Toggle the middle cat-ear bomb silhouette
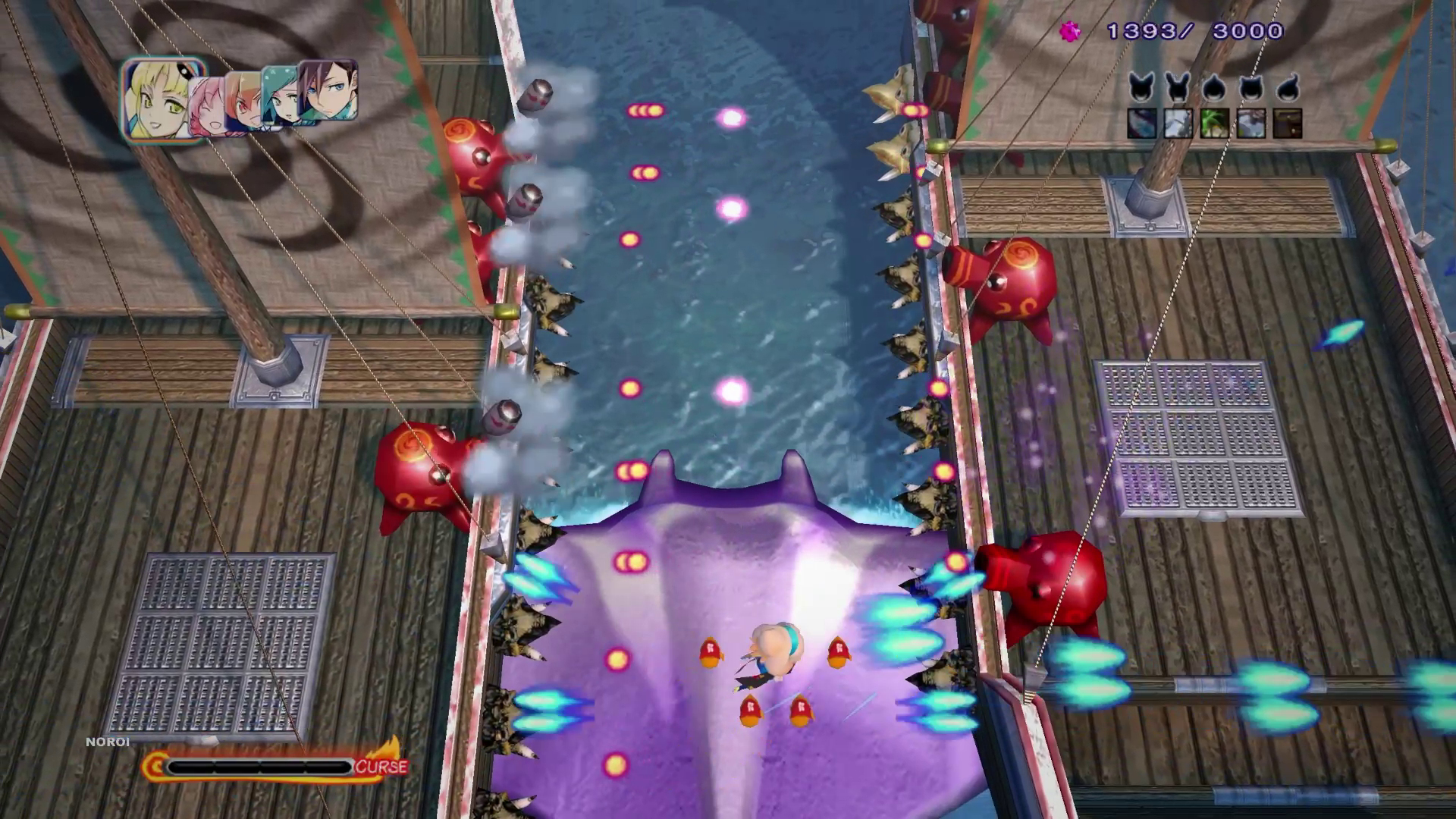 (1214, 89)
